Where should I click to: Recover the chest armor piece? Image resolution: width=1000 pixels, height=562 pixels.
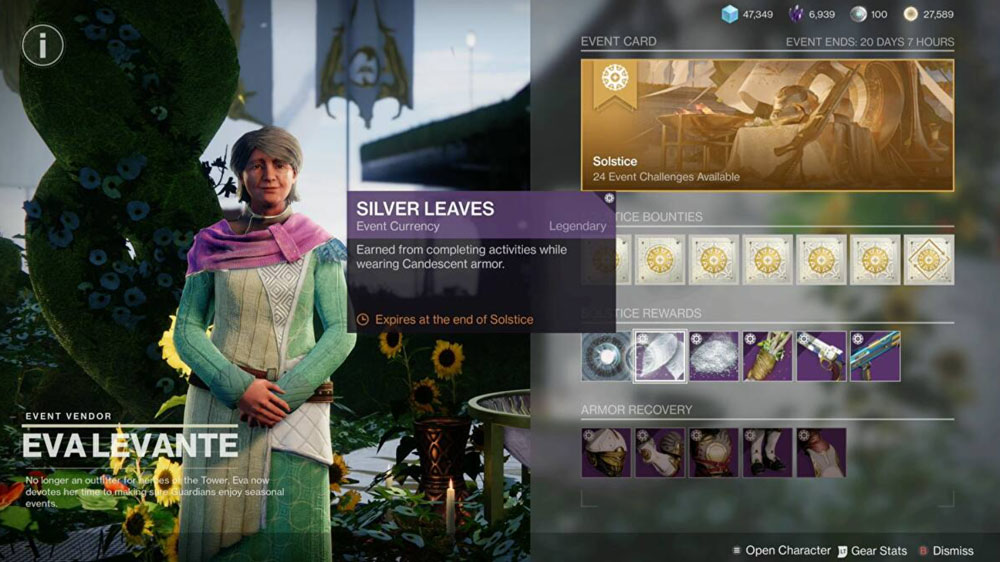(714, 453)
